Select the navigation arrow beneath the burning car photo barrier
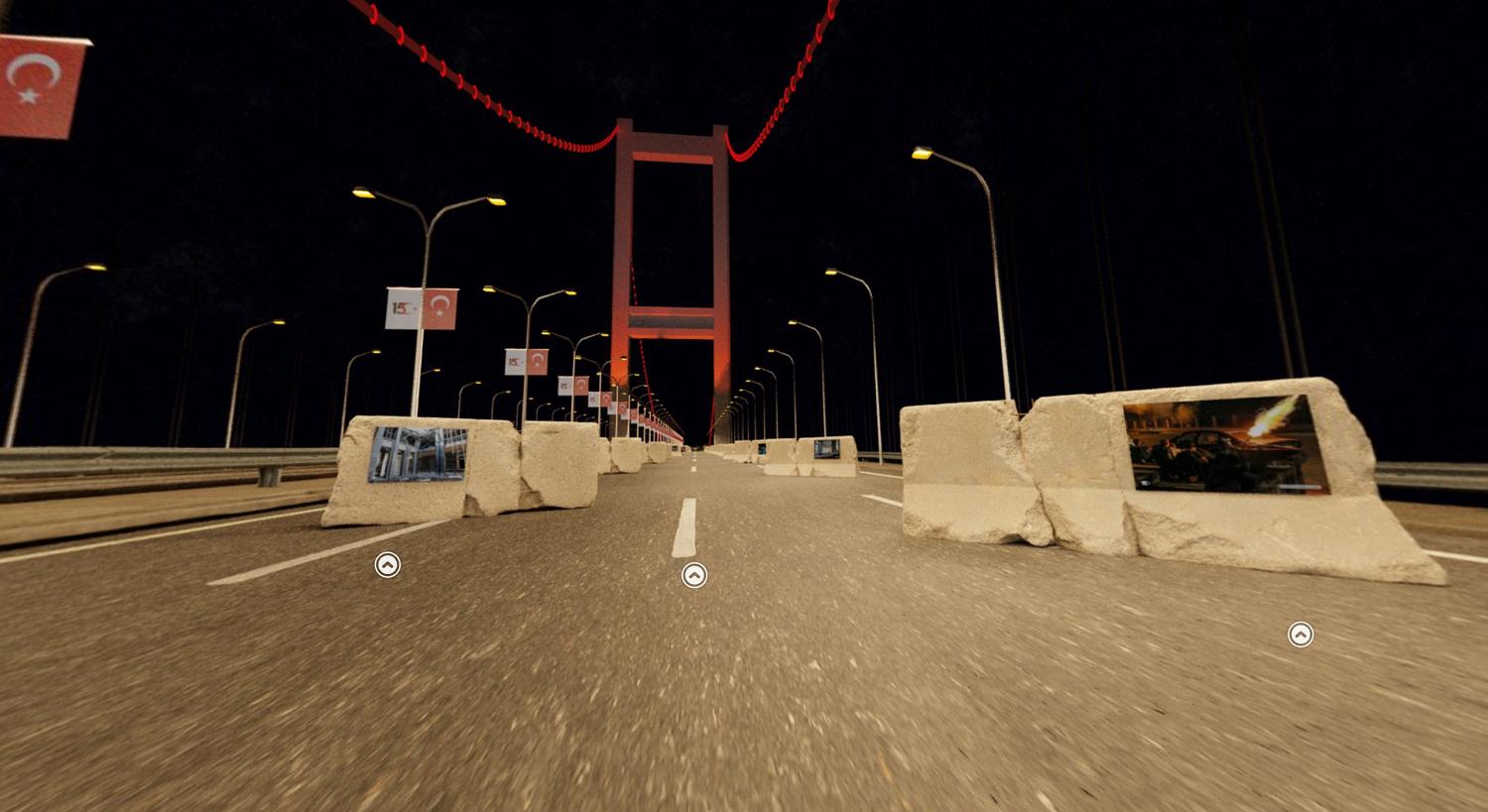Image resolution: width=1488 pixels, height=812 pixels. [1300, 635]
